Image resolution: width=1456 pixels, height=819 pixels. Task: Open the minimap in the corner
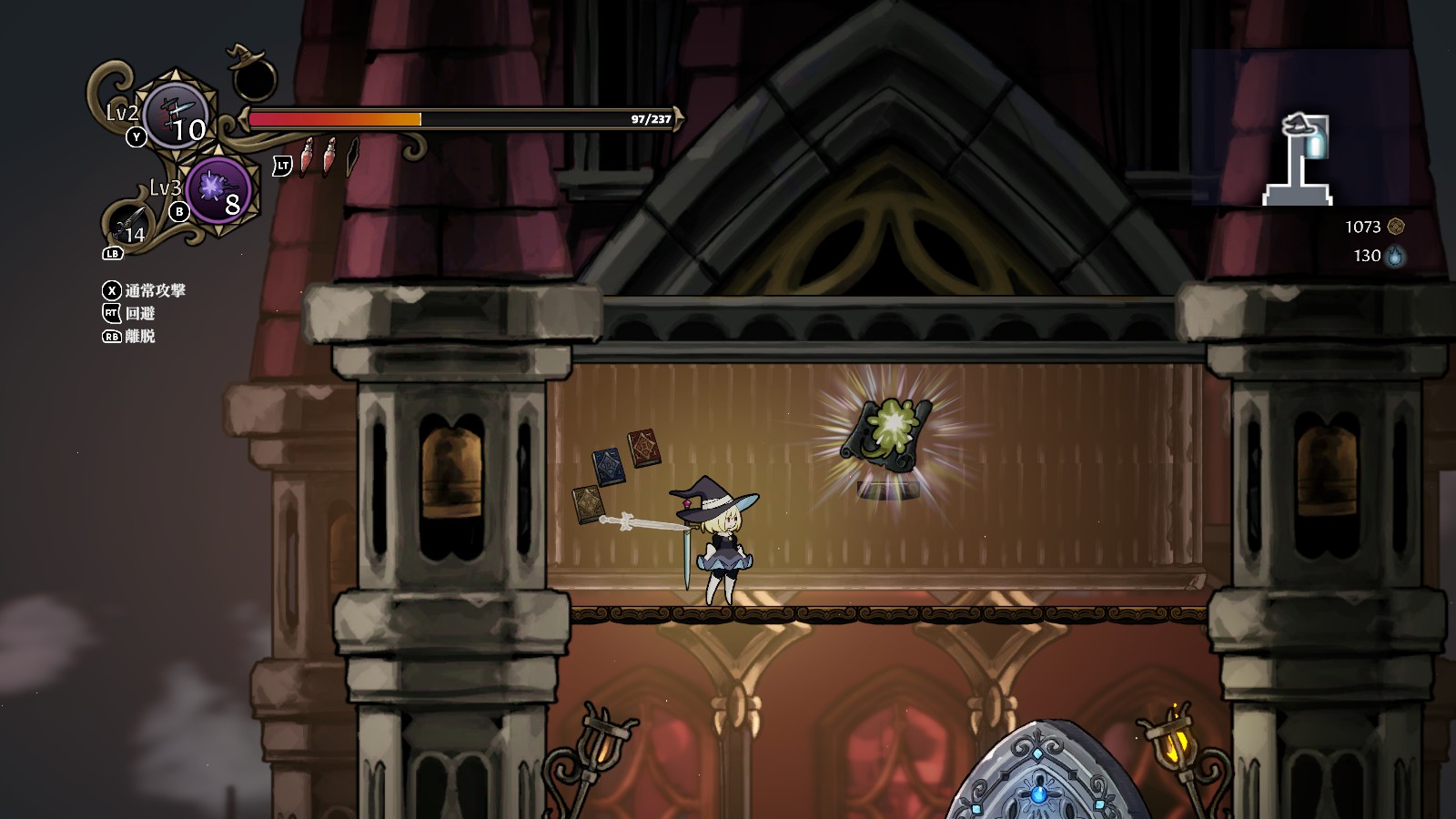pos(1301,126)
